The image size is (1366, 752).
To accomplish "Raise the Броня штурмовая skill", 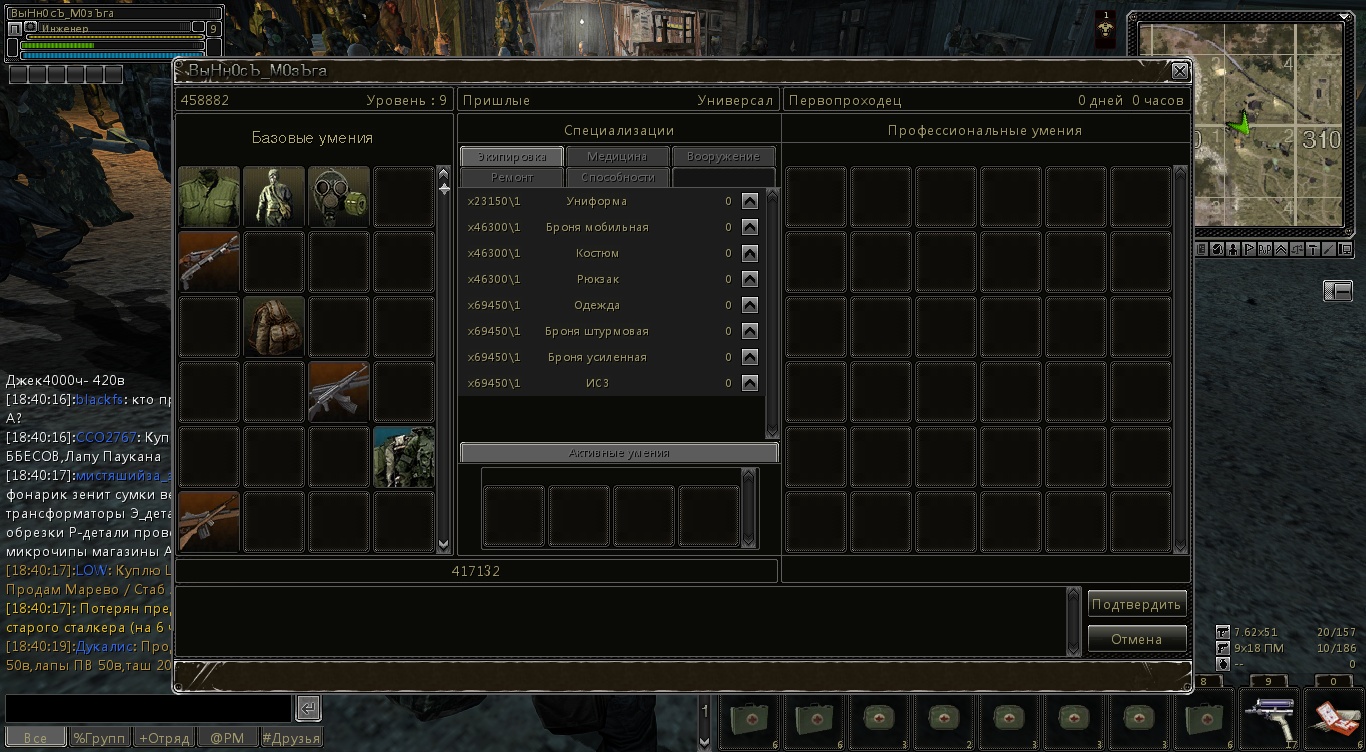I will [750, 331].
